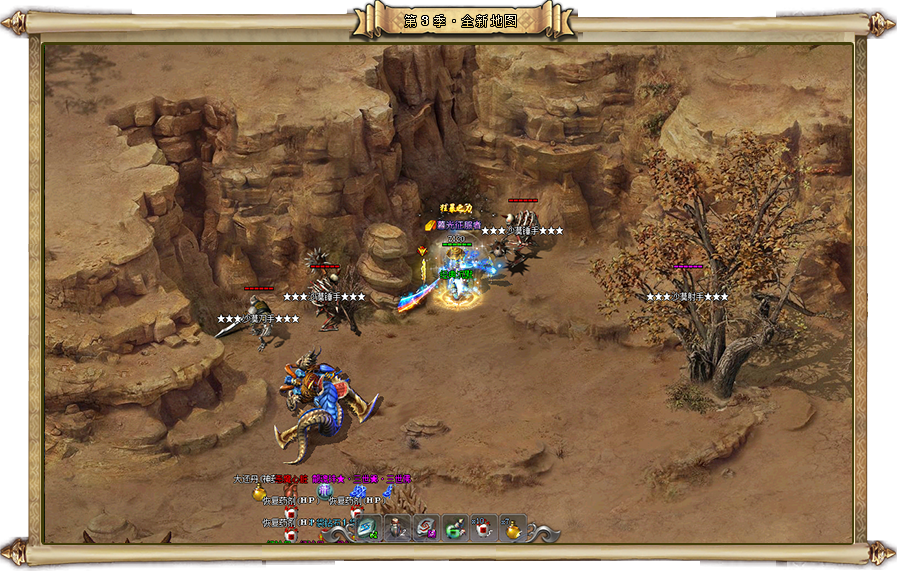This screenshot has width=897, height=580.
Task: Use the golden potion hotbar slot
Action: [x=513, y=529]
